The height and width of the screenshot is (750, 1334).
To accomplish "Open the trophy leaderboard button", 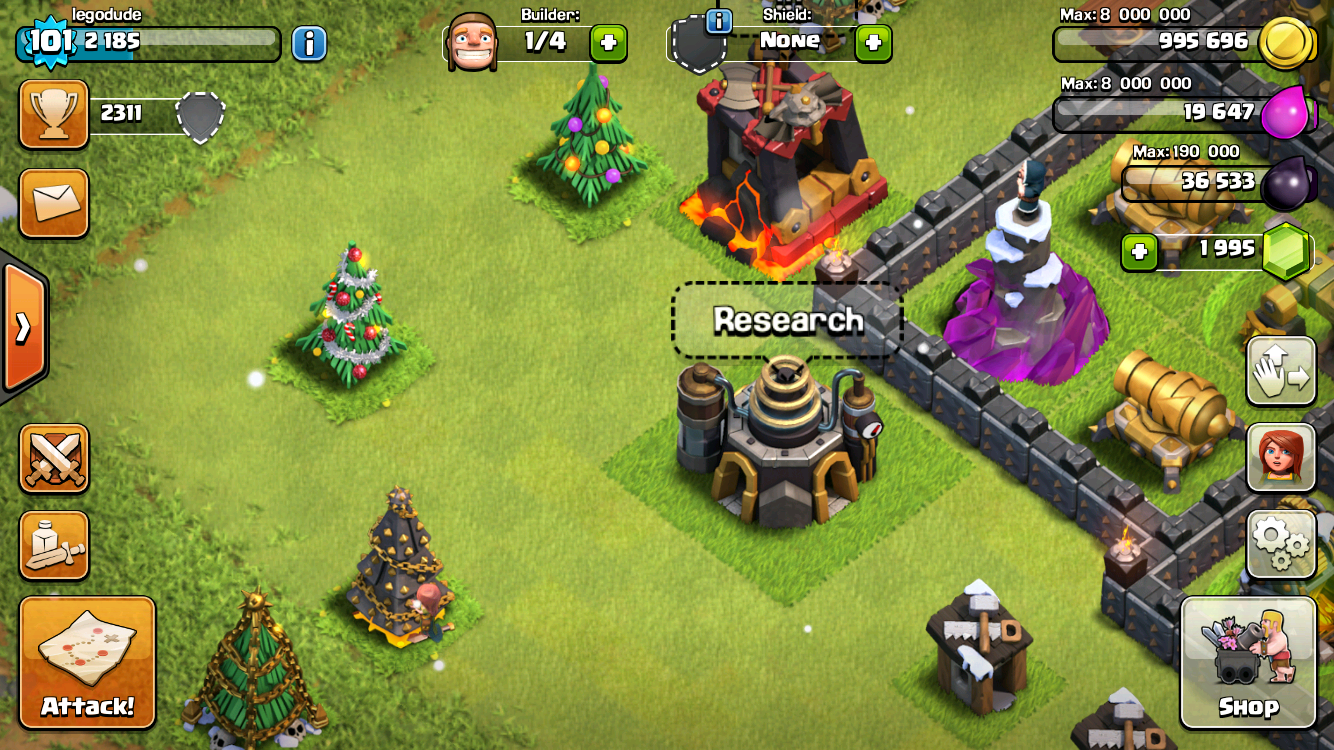I will pyautogui.click(x=54, y=114).
